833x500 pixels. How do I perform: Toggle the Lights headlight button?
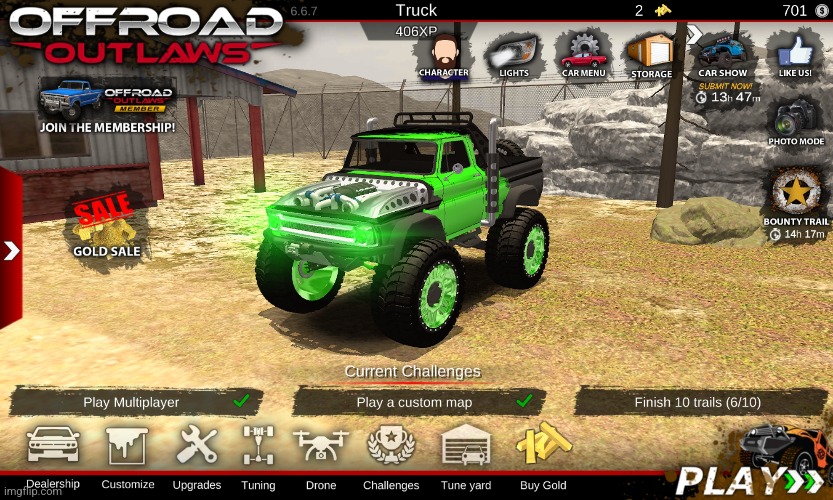coord(514,53)
